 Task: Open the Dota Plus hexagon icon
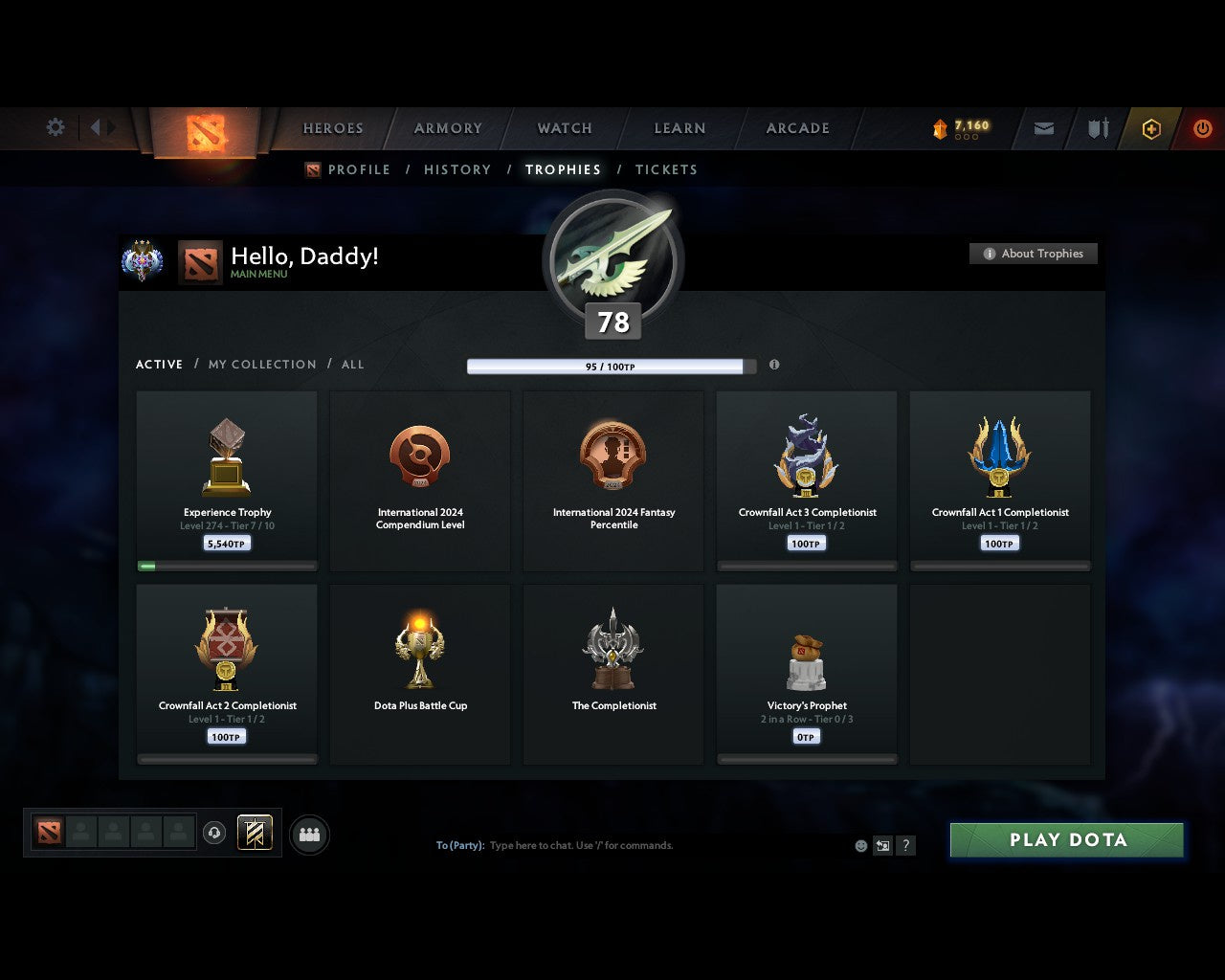coord(1151,128)
